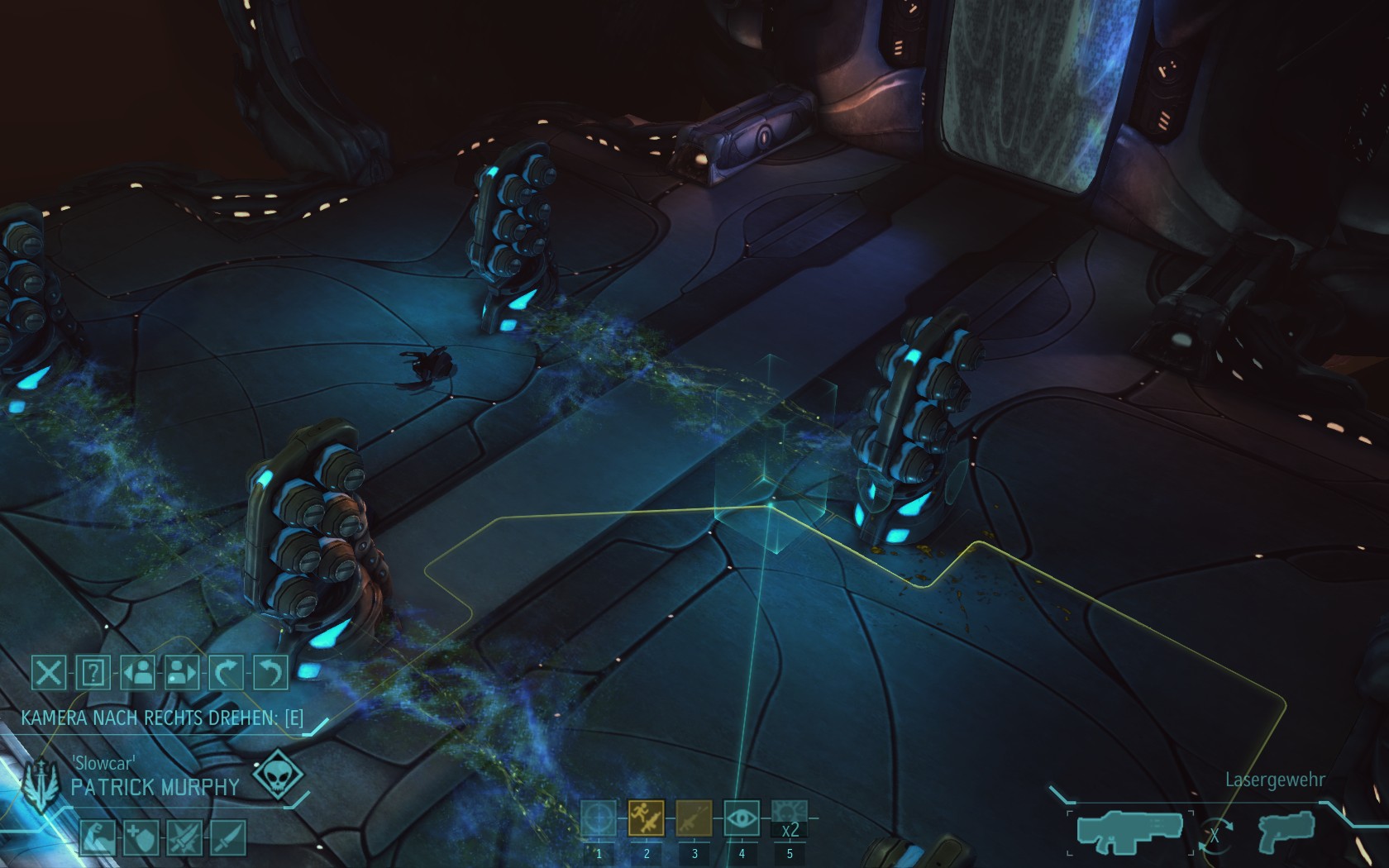Check the single blade perk icon
This screenshot has width=1389, height=868.
[227, 837]
